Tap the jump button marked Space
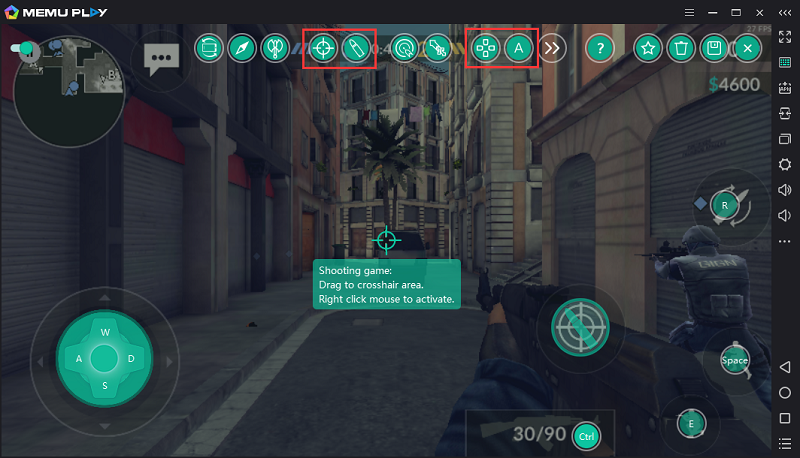800x458 pixels. tap(735, 360)
